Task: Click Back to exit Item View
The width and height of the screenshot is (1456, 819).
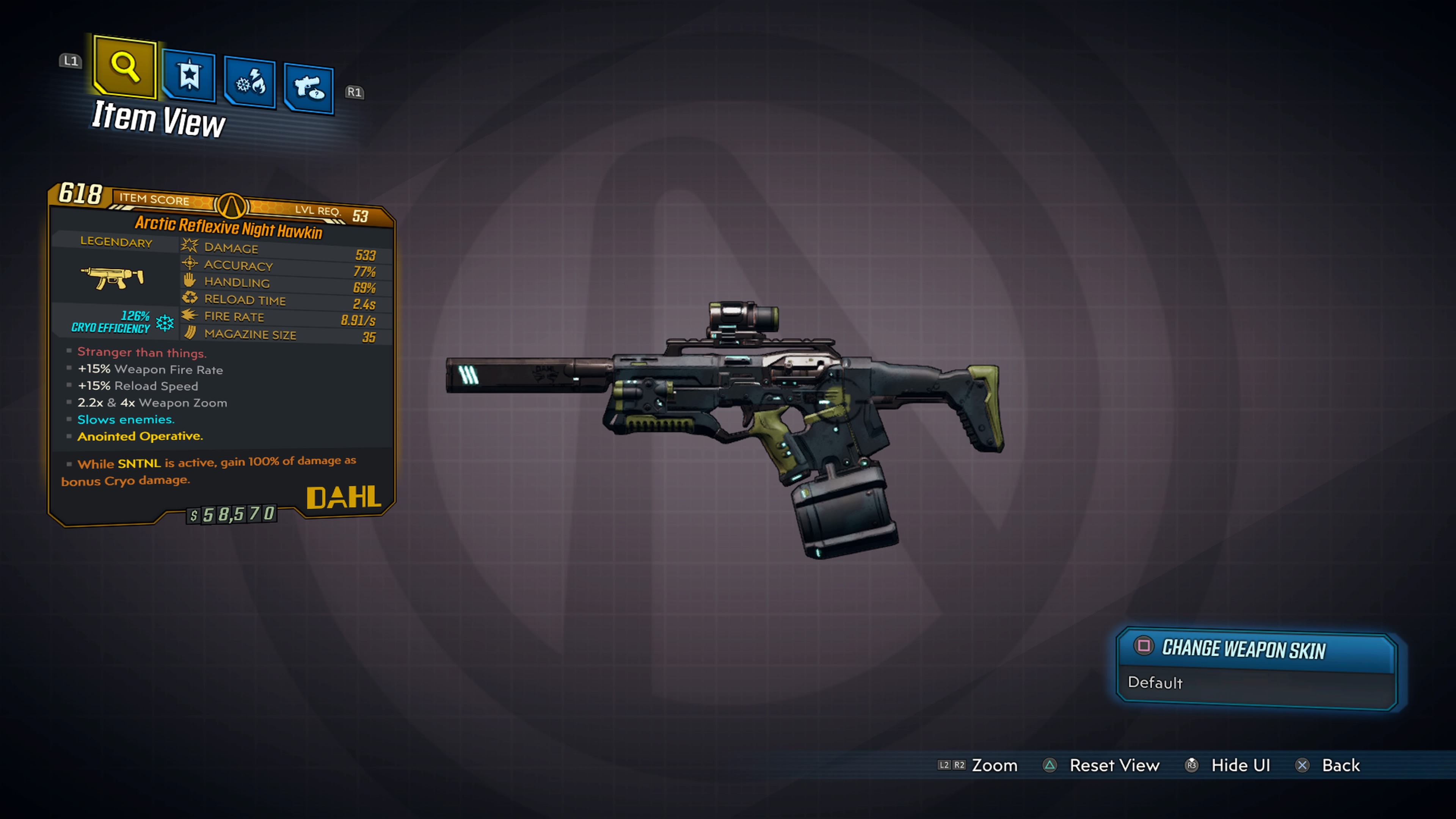Action: coord(1341,765)
